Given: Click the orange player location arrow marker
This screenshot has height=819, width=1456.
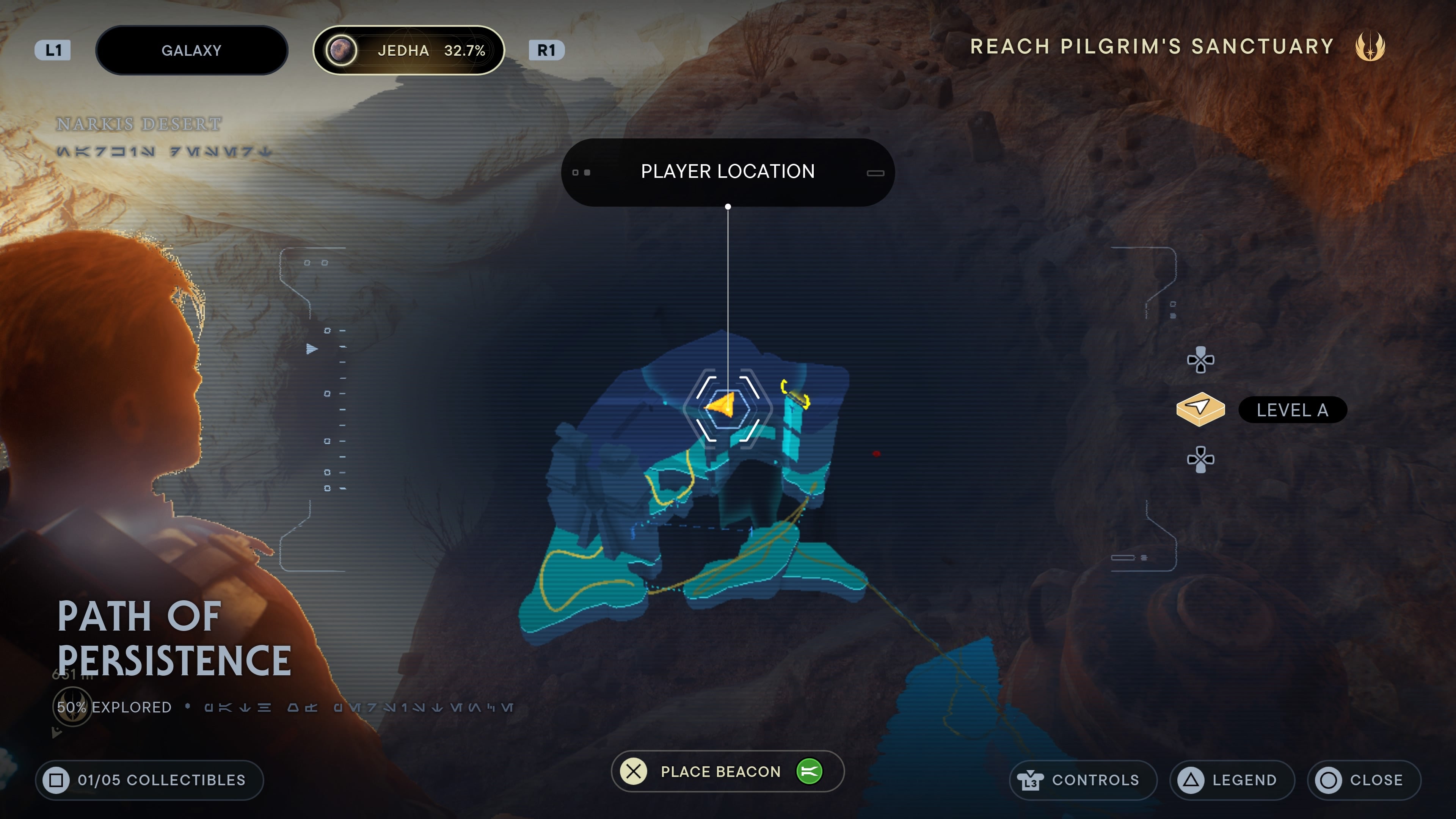Looking at the screenshot, I should click(x=722, y=405).
